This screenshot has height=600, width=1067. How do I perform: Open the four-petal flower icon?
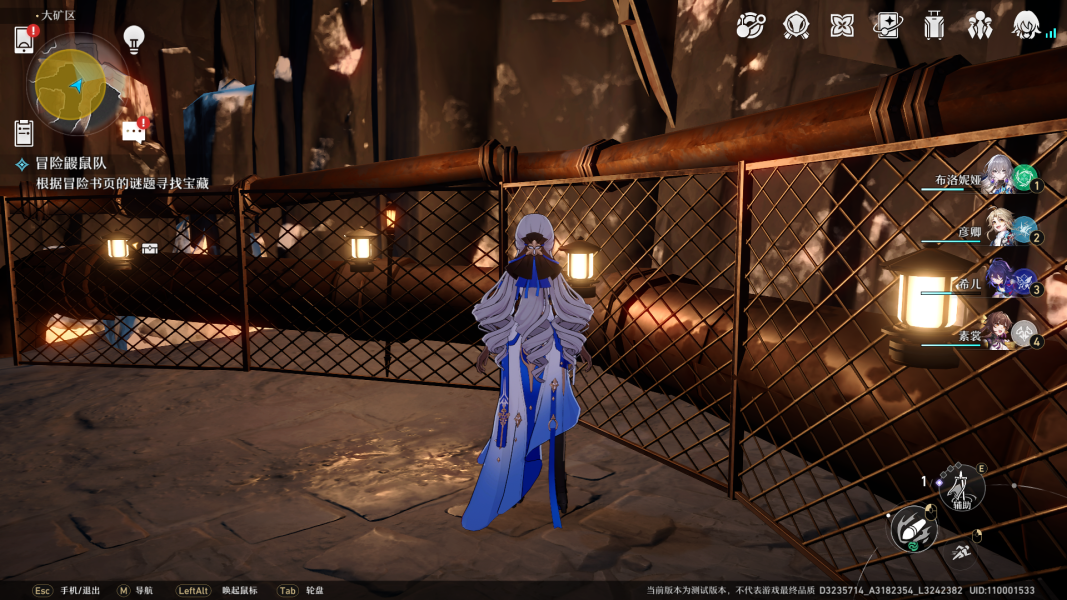(842, 26)
